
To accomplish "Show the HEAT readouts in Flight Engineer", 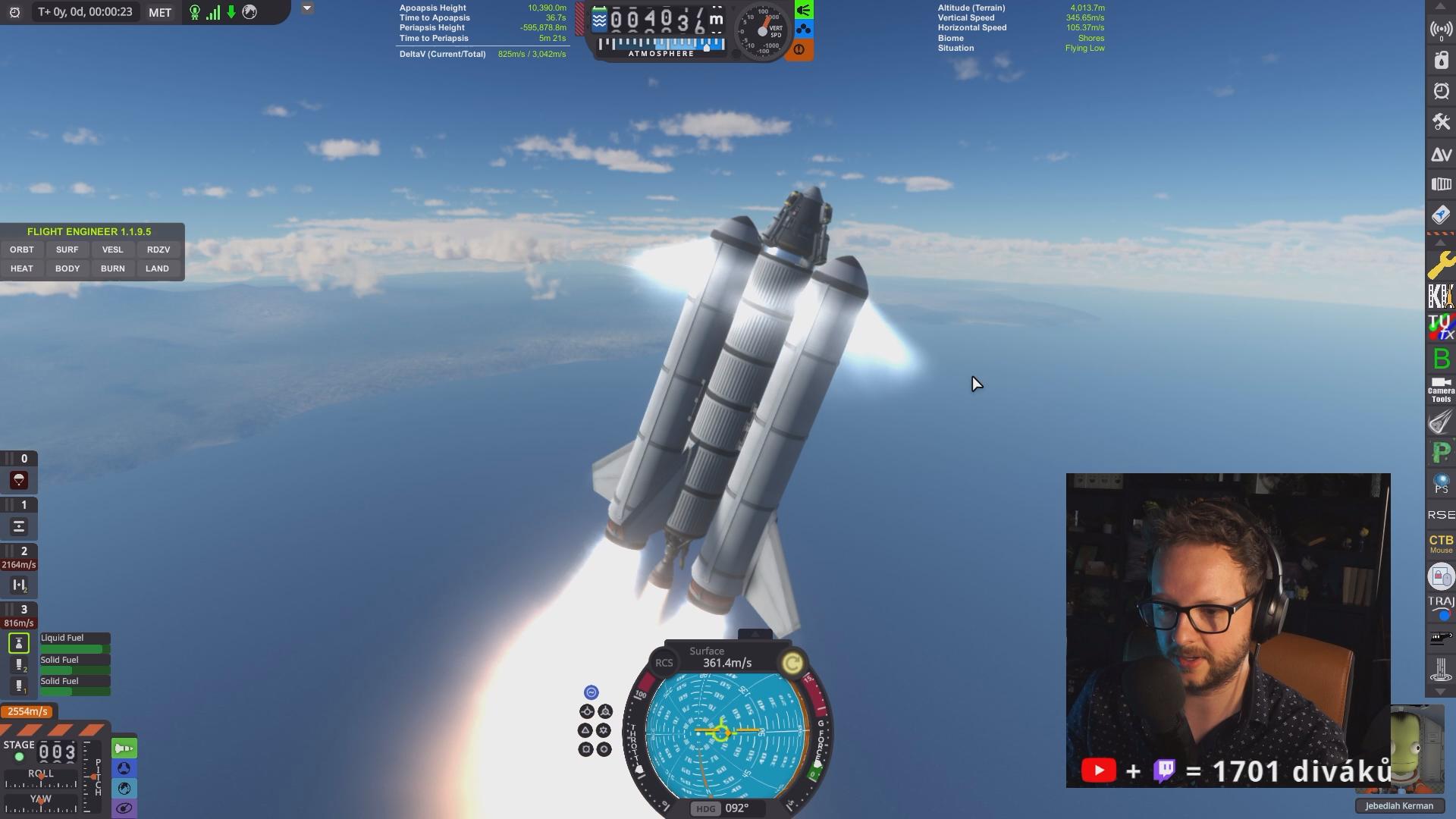I will click(22, 268).
